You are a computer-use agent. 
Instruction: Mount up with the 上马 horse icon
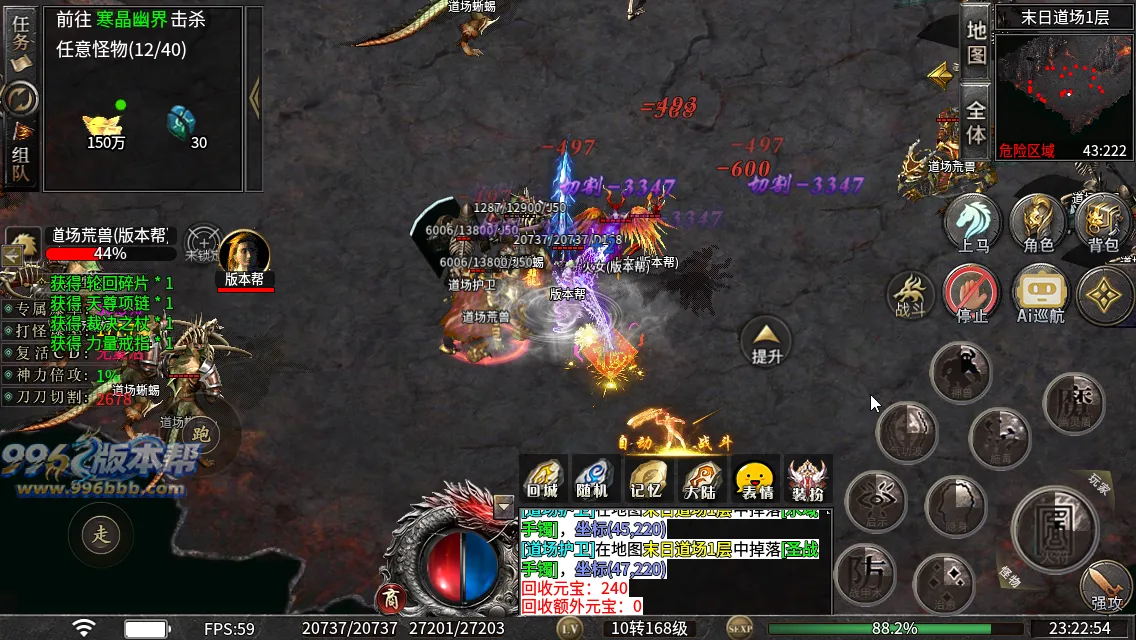pos(973,223)
